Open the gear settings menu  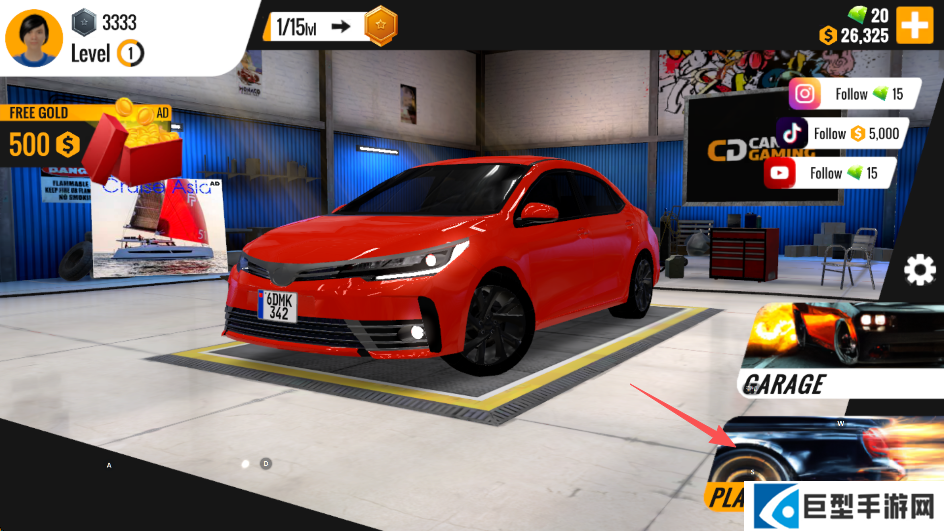(920, 271)
